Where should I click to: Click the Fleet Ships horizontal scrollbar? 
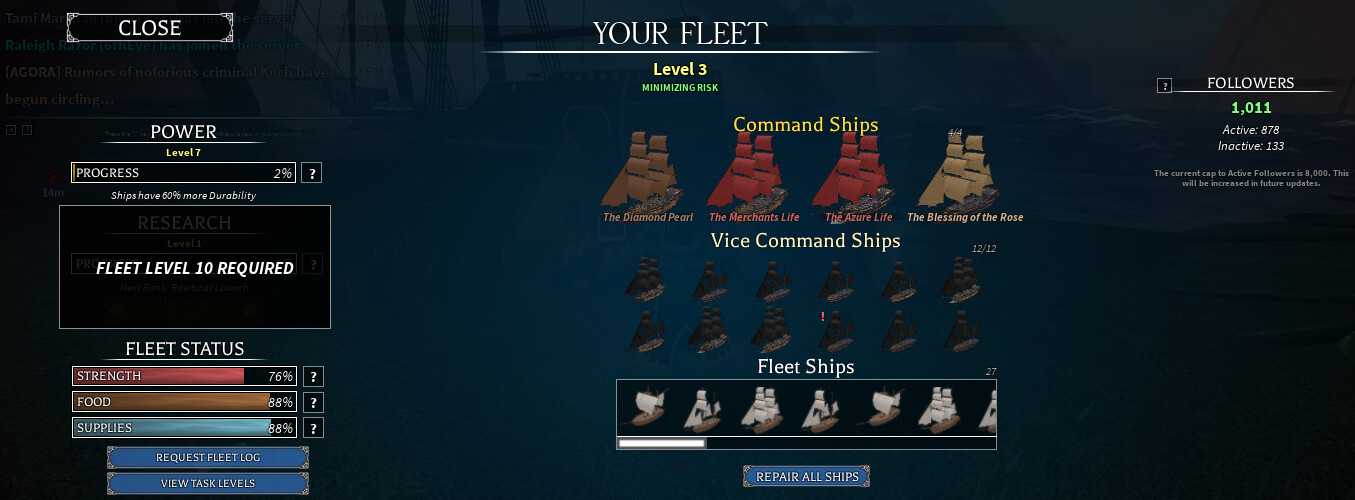click(662, 443)
